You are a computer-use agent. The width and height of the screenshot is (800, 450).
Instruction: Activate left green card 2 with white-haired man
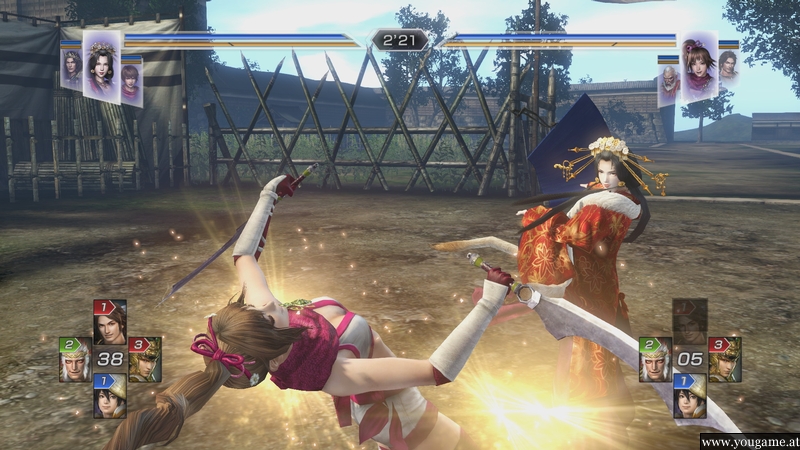[x=75, y=360]
